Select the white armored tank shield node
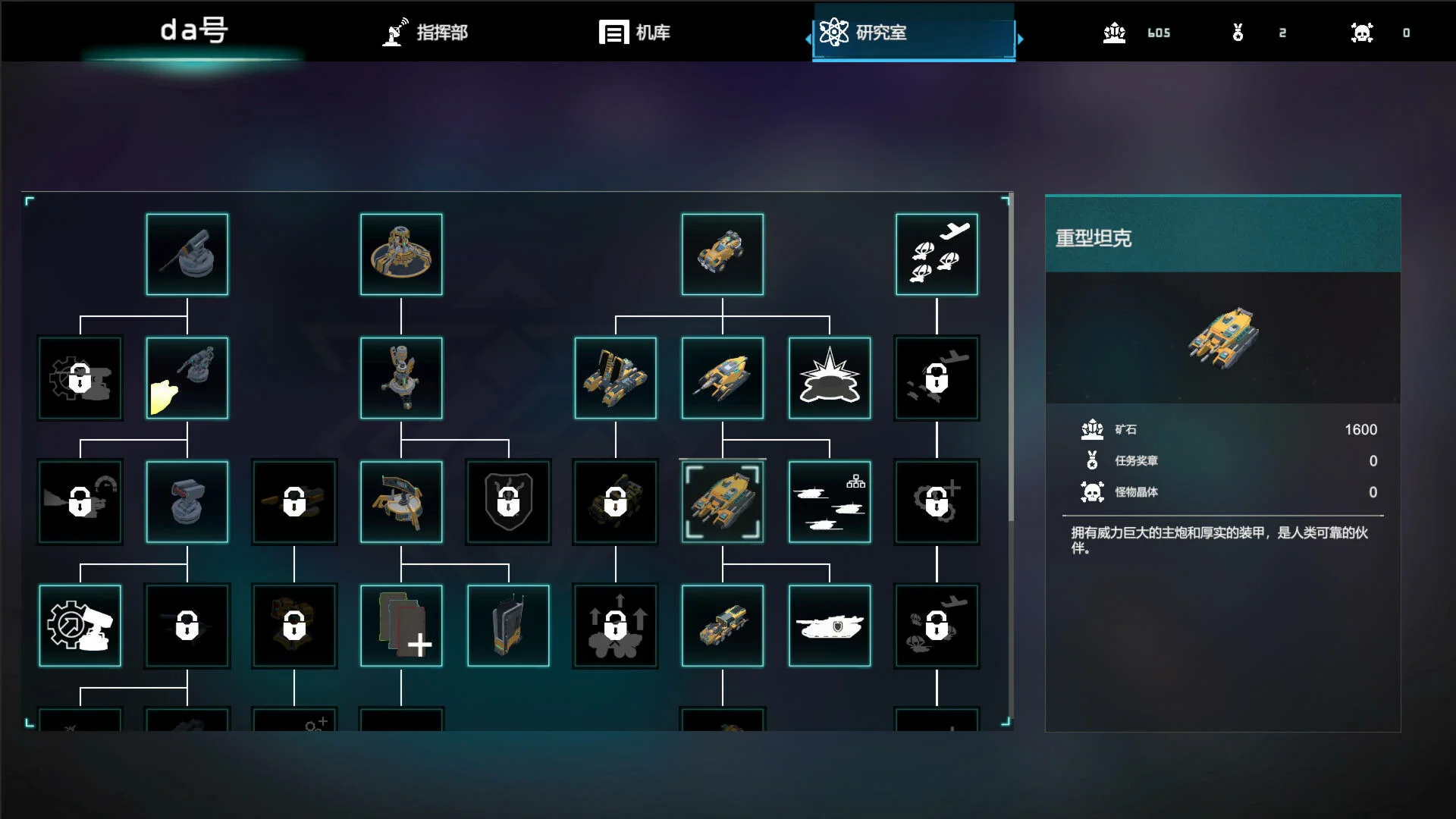1456x819 pixels. (830, 626)
